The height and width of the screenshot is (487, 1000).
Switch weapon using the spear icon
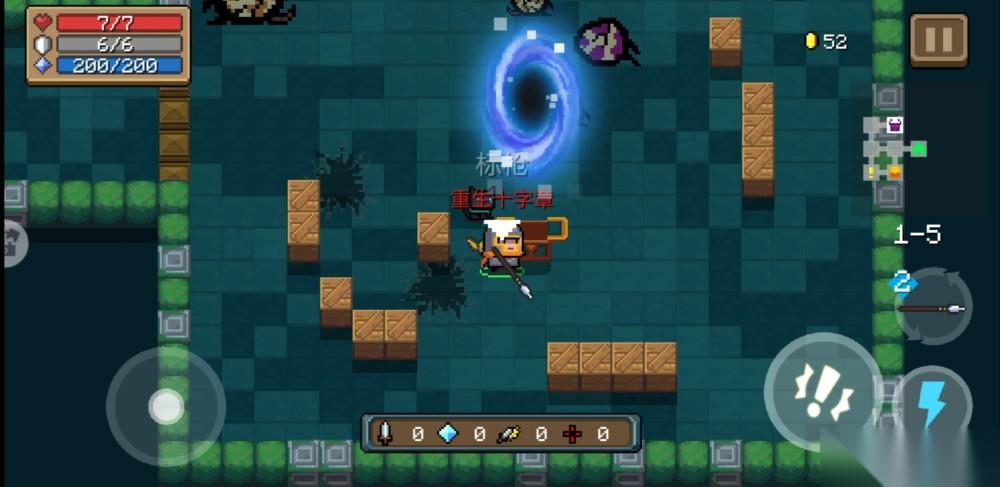point(932,308)
